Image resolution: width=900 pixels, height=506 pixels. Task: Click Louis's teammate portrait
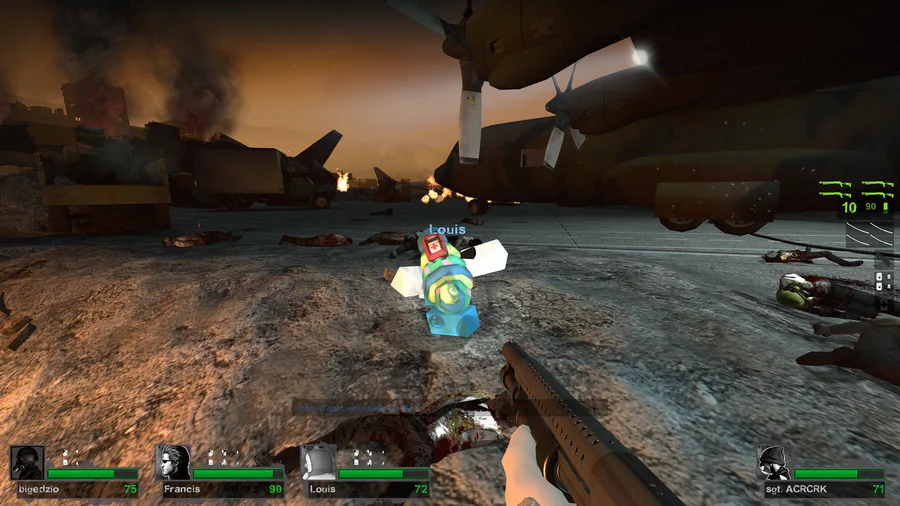[318, 463]
